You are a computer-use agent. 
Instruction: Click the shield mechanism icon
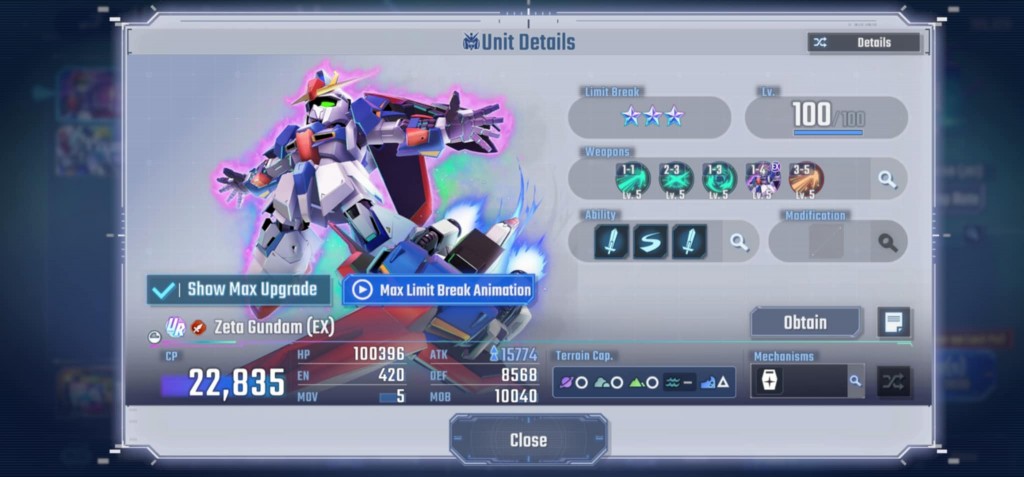tap(769, 381)
